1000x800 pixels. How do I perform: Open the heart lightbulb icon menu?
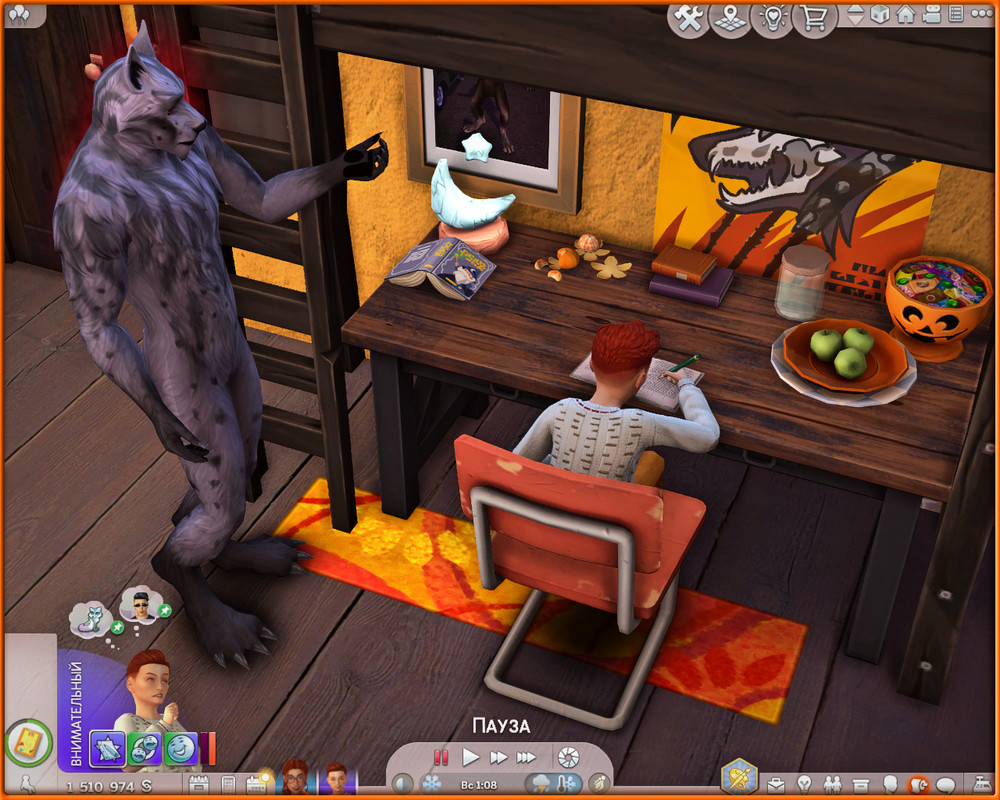[772, 18]
